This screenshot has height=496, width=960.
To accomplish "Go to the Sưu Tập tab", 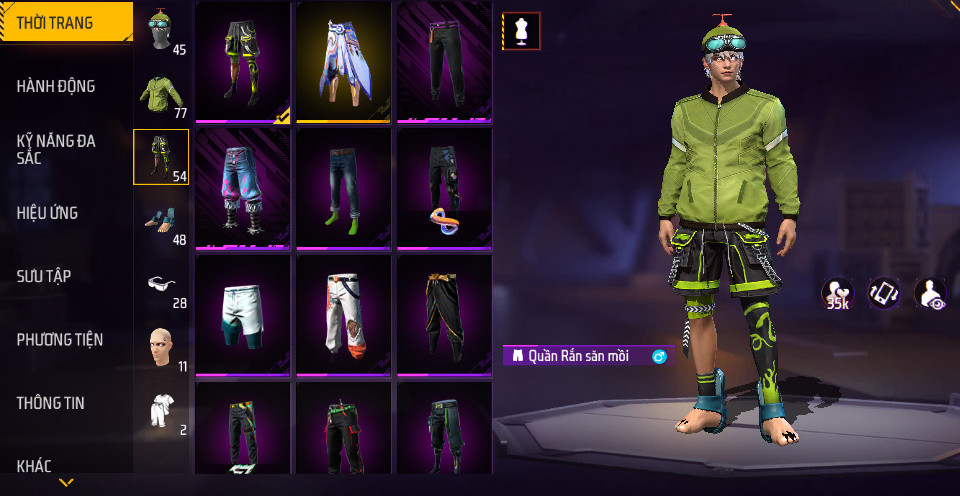I will [x=44, y=276].
